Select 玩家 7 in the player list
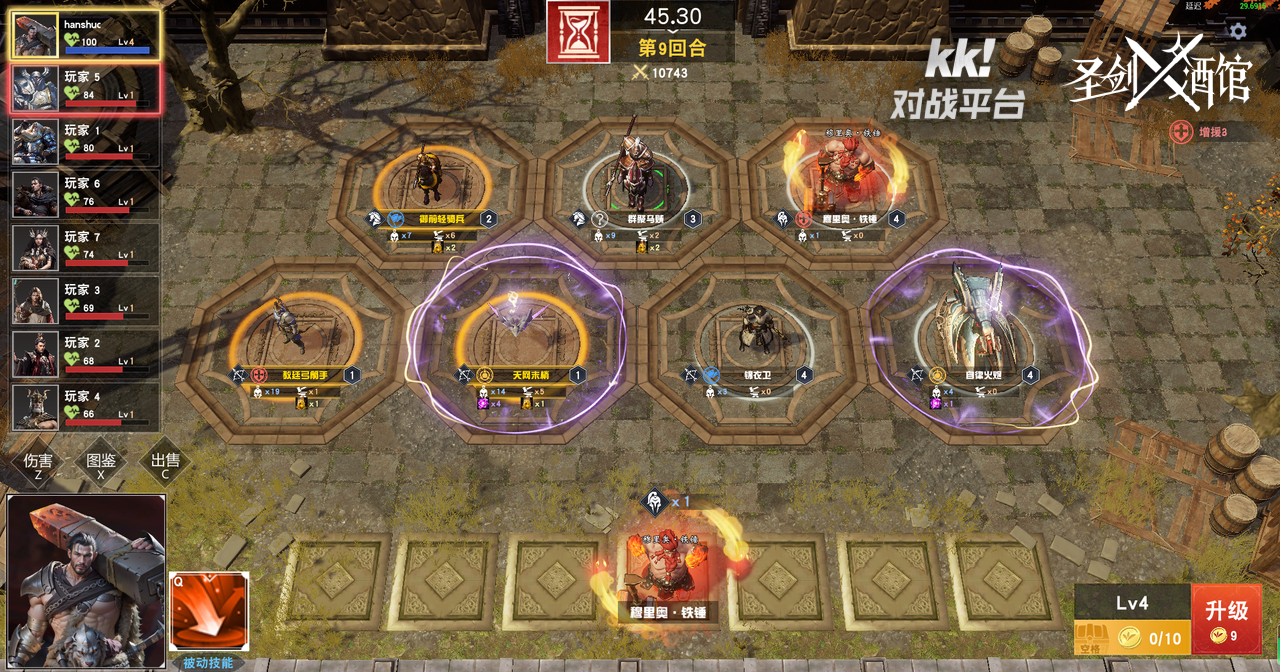Screen dimensions: 1280x672 pyautogui.click(x=85, y=248)
